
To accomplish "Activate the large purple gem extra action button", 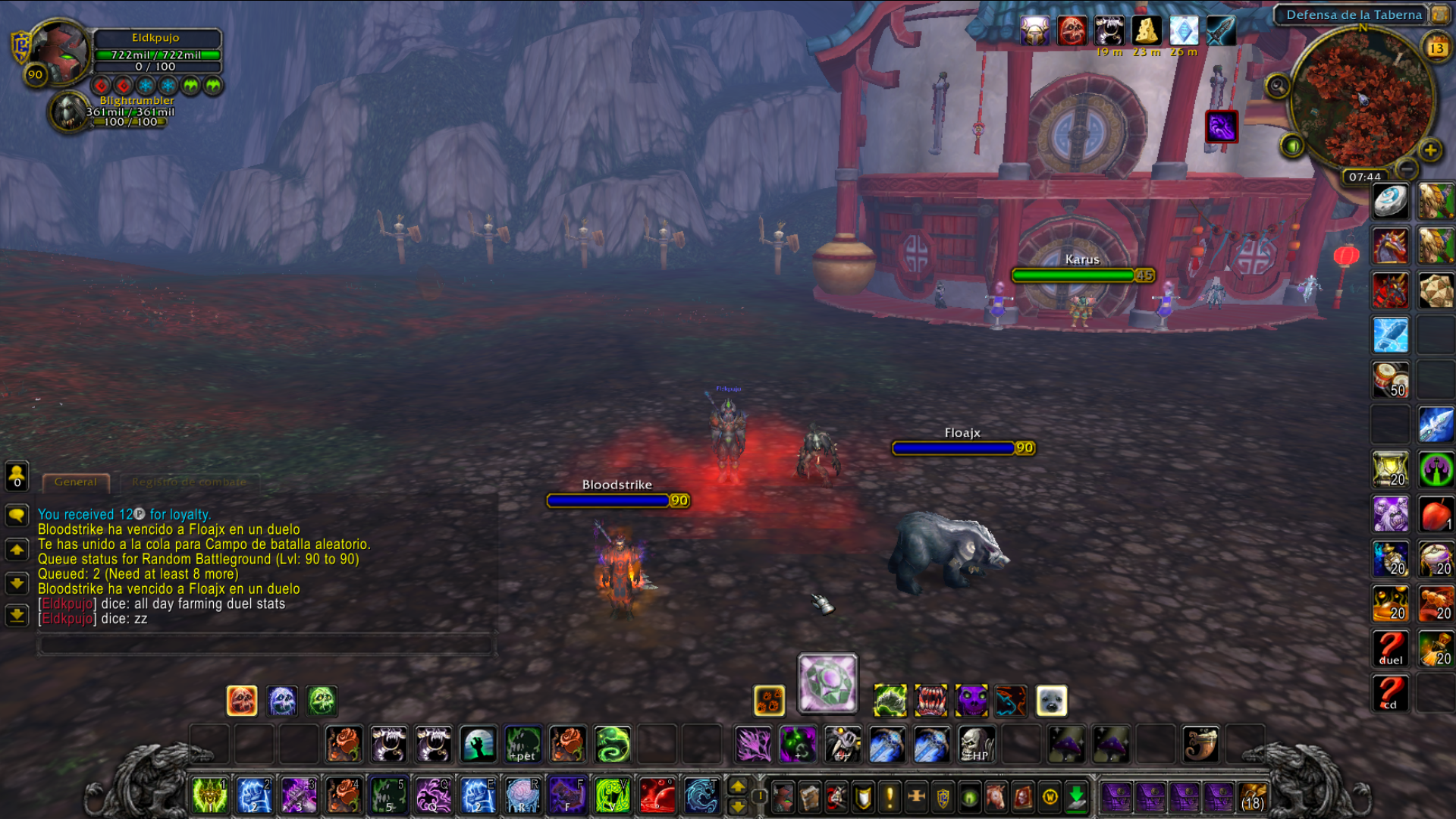I will tap(827, 683).
